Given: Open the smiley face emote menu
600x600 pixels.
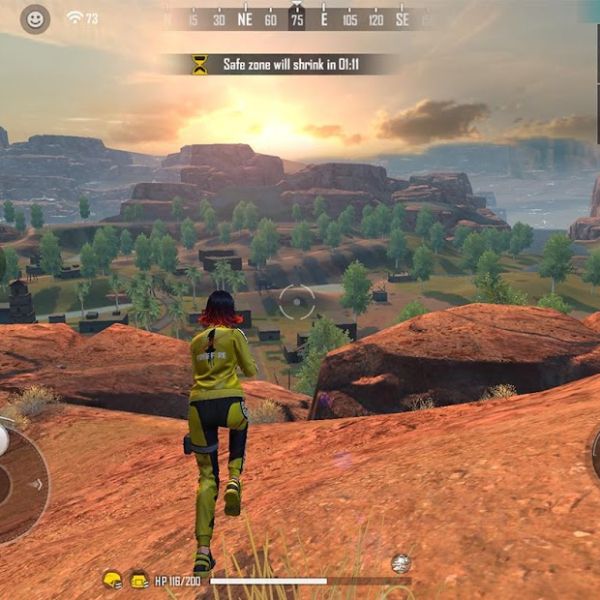Looking at the screenshot, I should point(35,19).
